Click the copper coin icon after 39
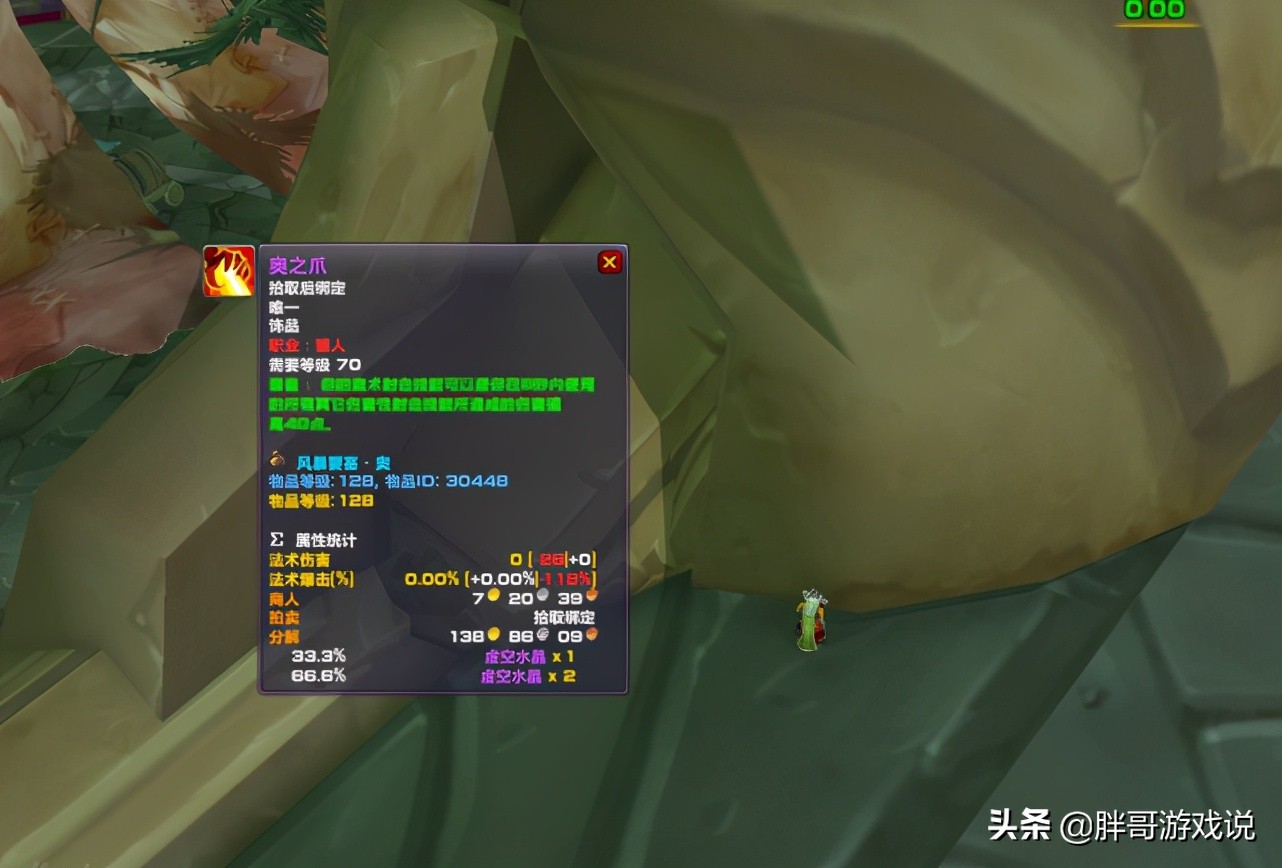 point(590,596)
